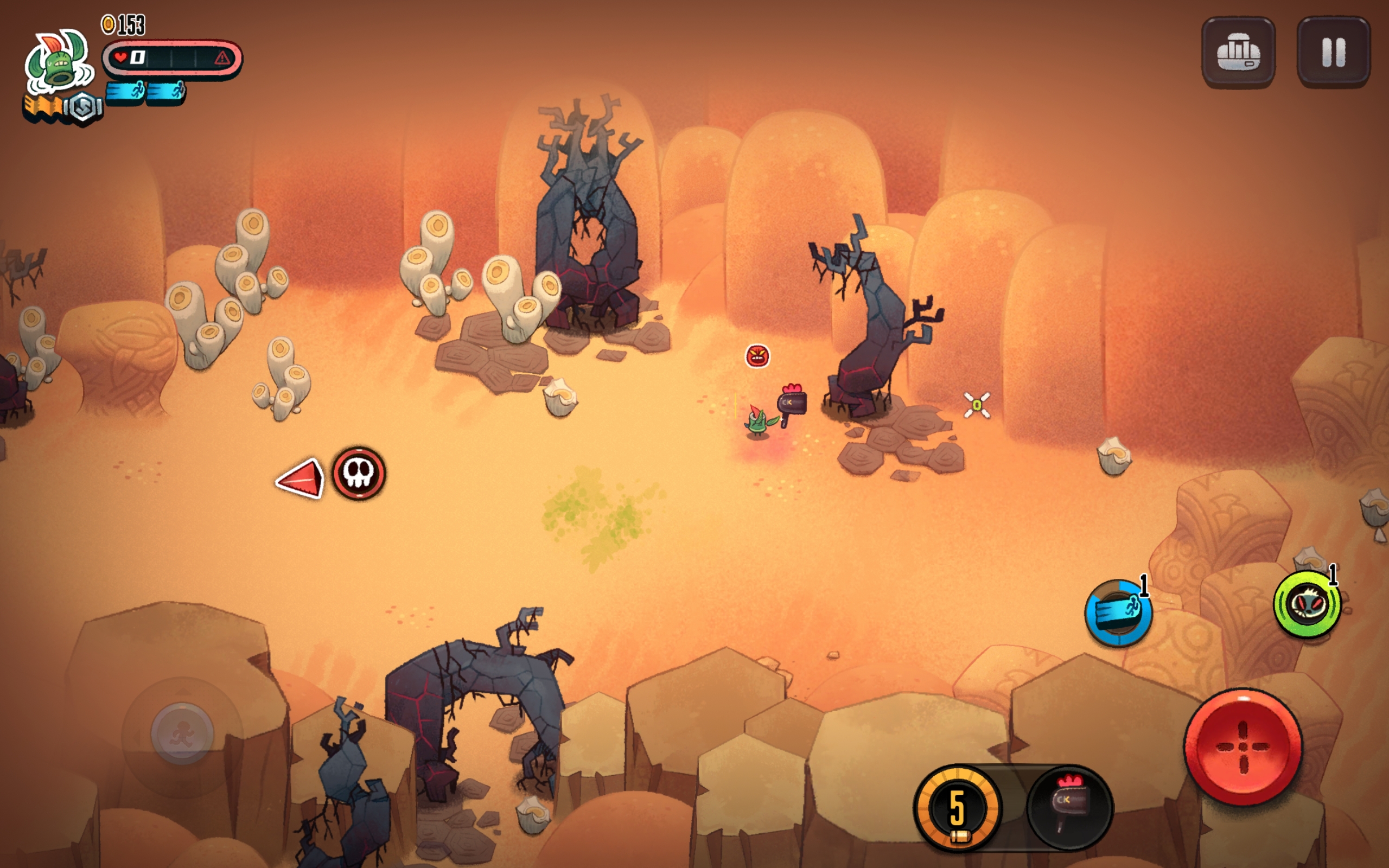Image resolution: width=1389 pixels, height=868 pixels.
Task: Activate the blue dash ability
Action: click(x=1118, y=612)
